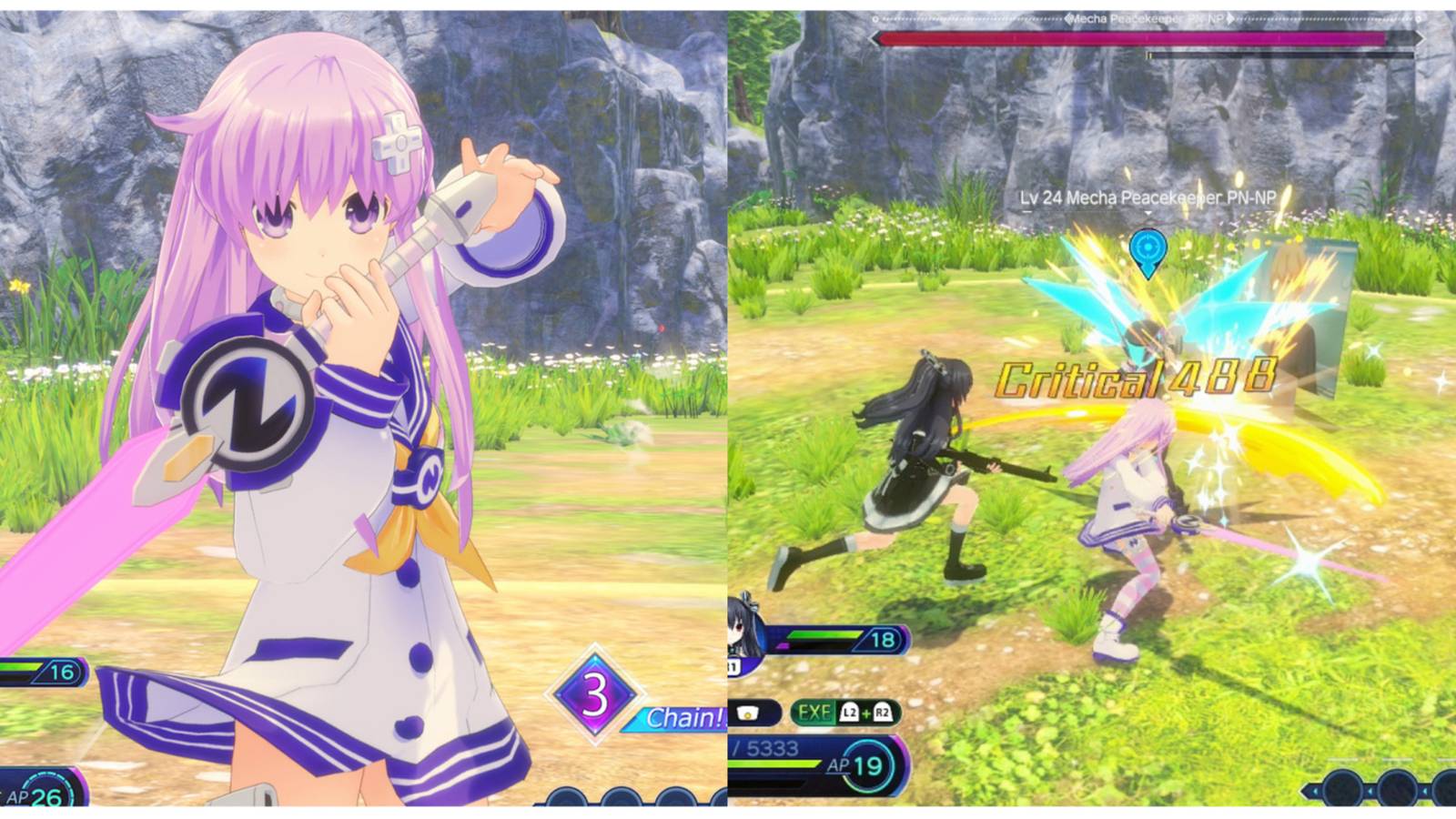This screenshot has height=819, width=1456.
Task: Toggle the R1 badge on Noire's portrait
Action: click(733, 665)
